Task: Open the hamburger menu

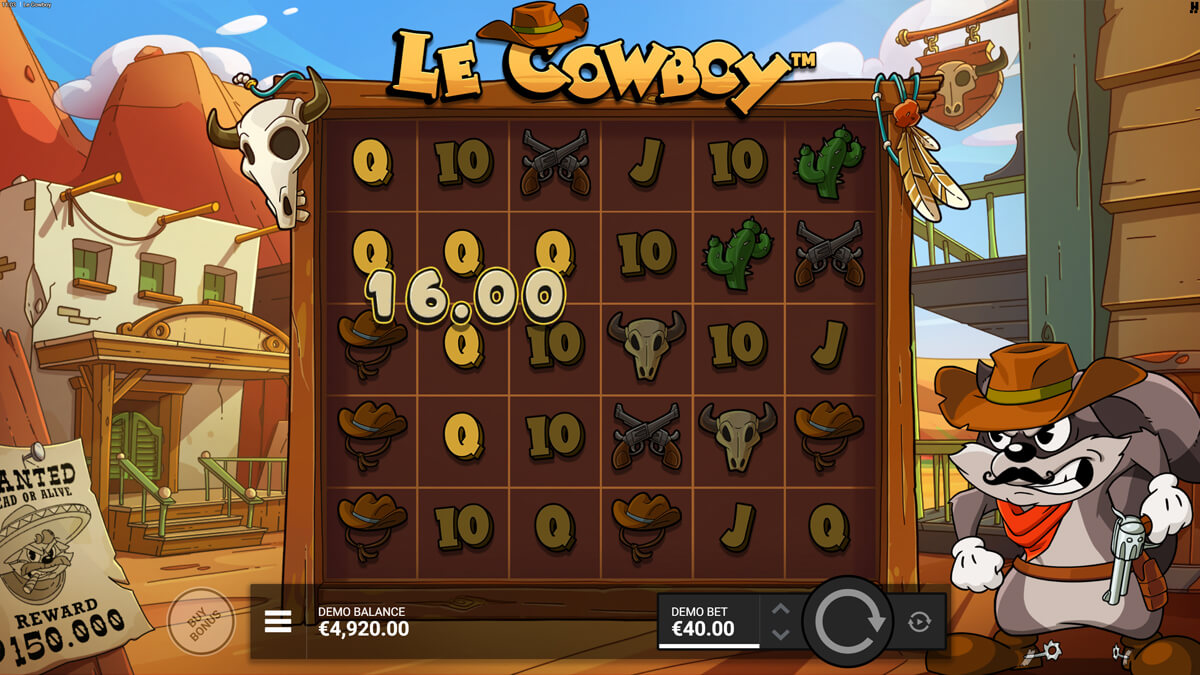Action: pyautogui.click(x=278, y=622)
